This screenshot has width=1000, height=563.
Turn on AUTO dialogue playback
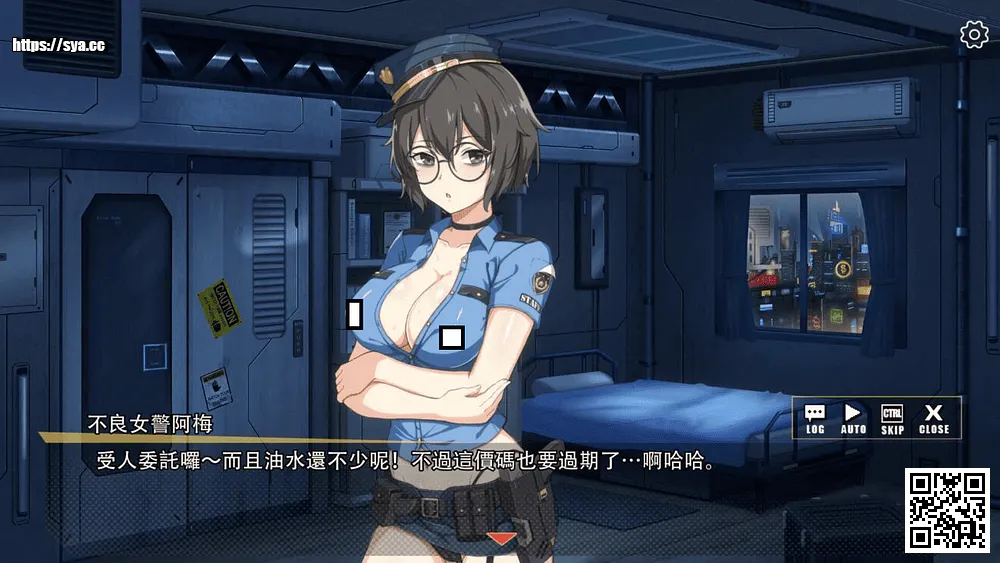pos(853,418)
